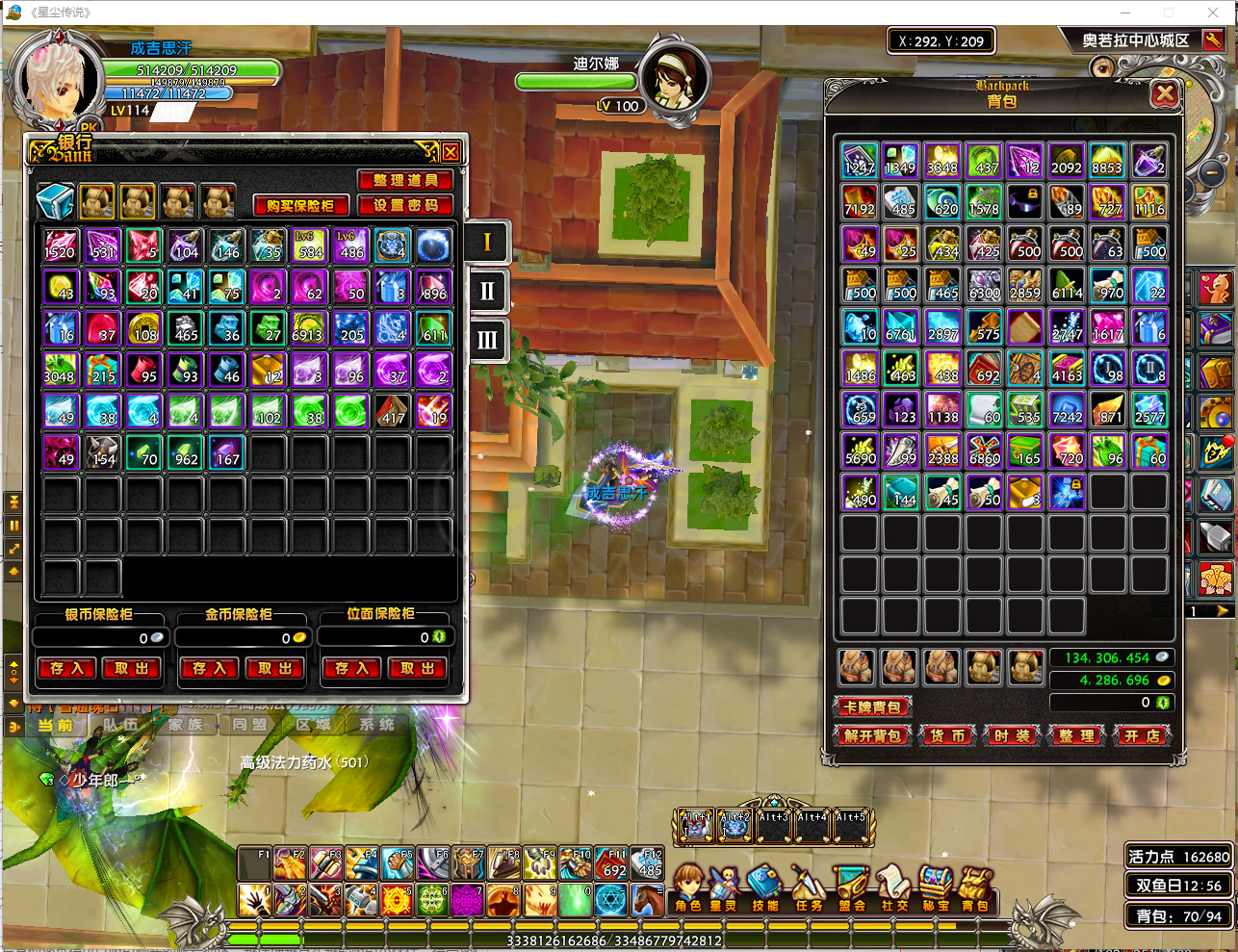Select the backpack item stack of 8853
Screen dimensions: 1238x952
pyautogui.click(x=1107, y=161)
